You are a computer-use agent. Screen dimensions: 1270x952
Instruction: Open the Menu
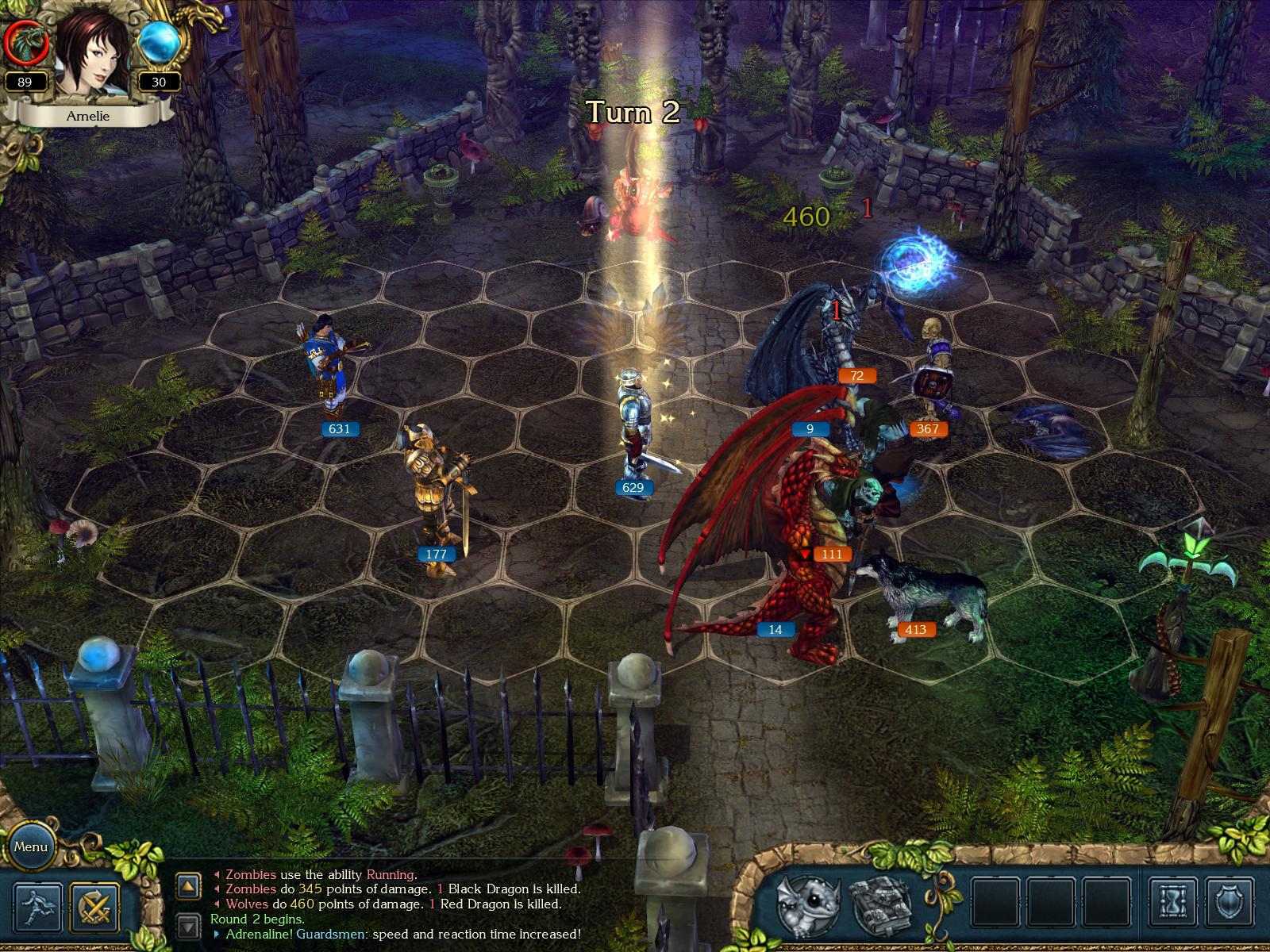point(33,847)
